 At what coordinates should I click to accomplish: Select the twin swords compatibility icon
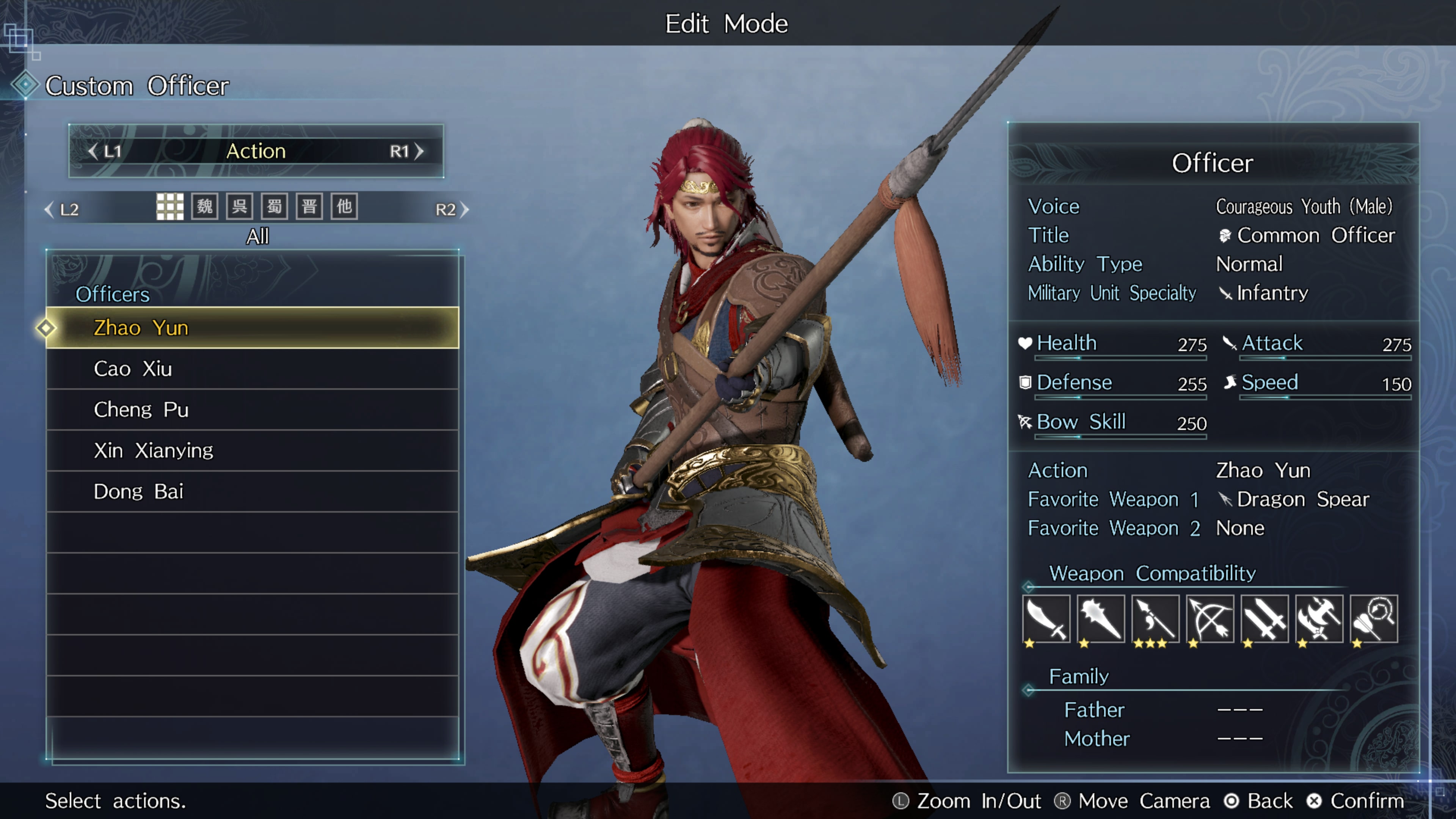click(1265, 619)
